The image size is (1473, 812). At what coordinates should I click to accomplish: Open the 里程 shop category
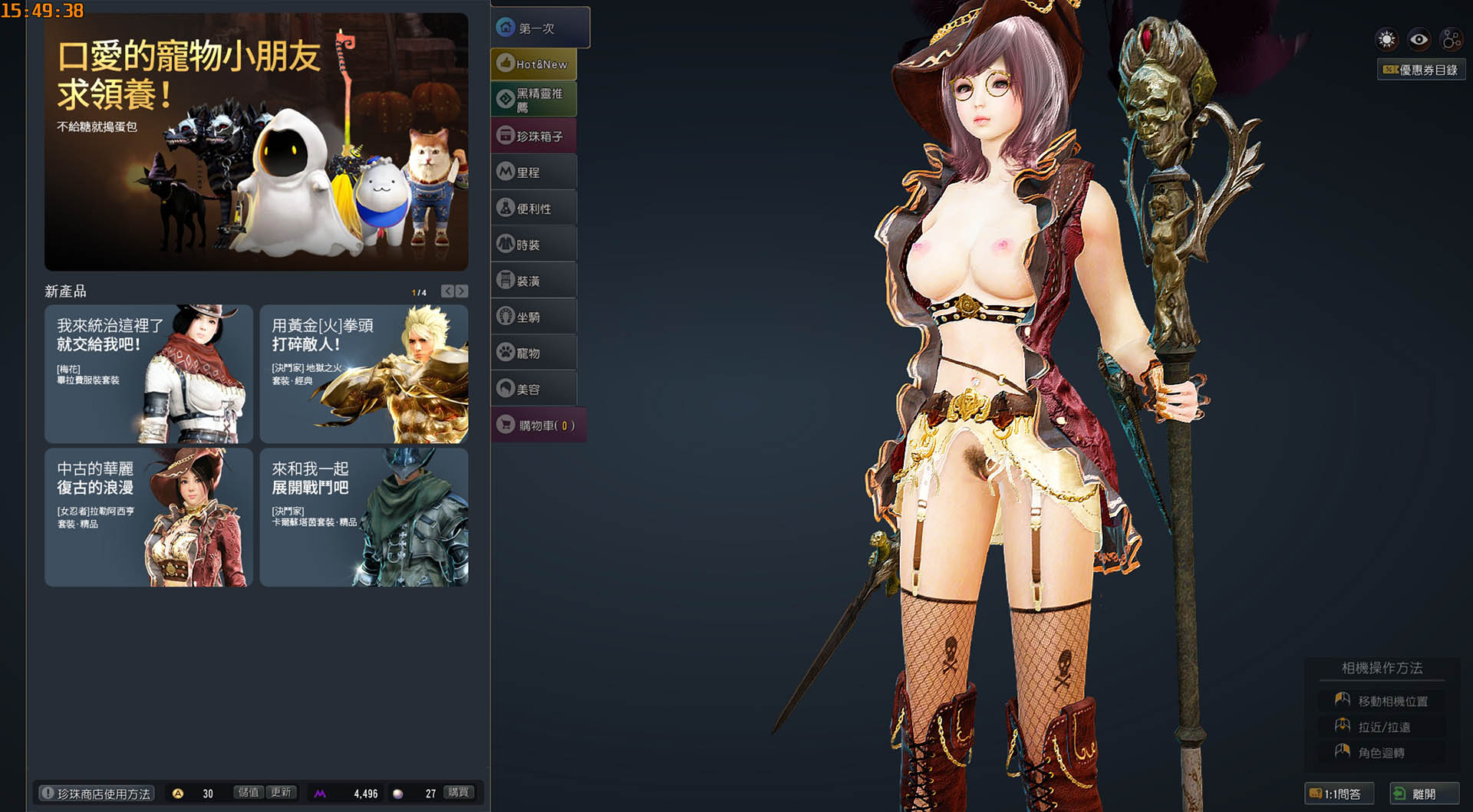click(534, 173)
